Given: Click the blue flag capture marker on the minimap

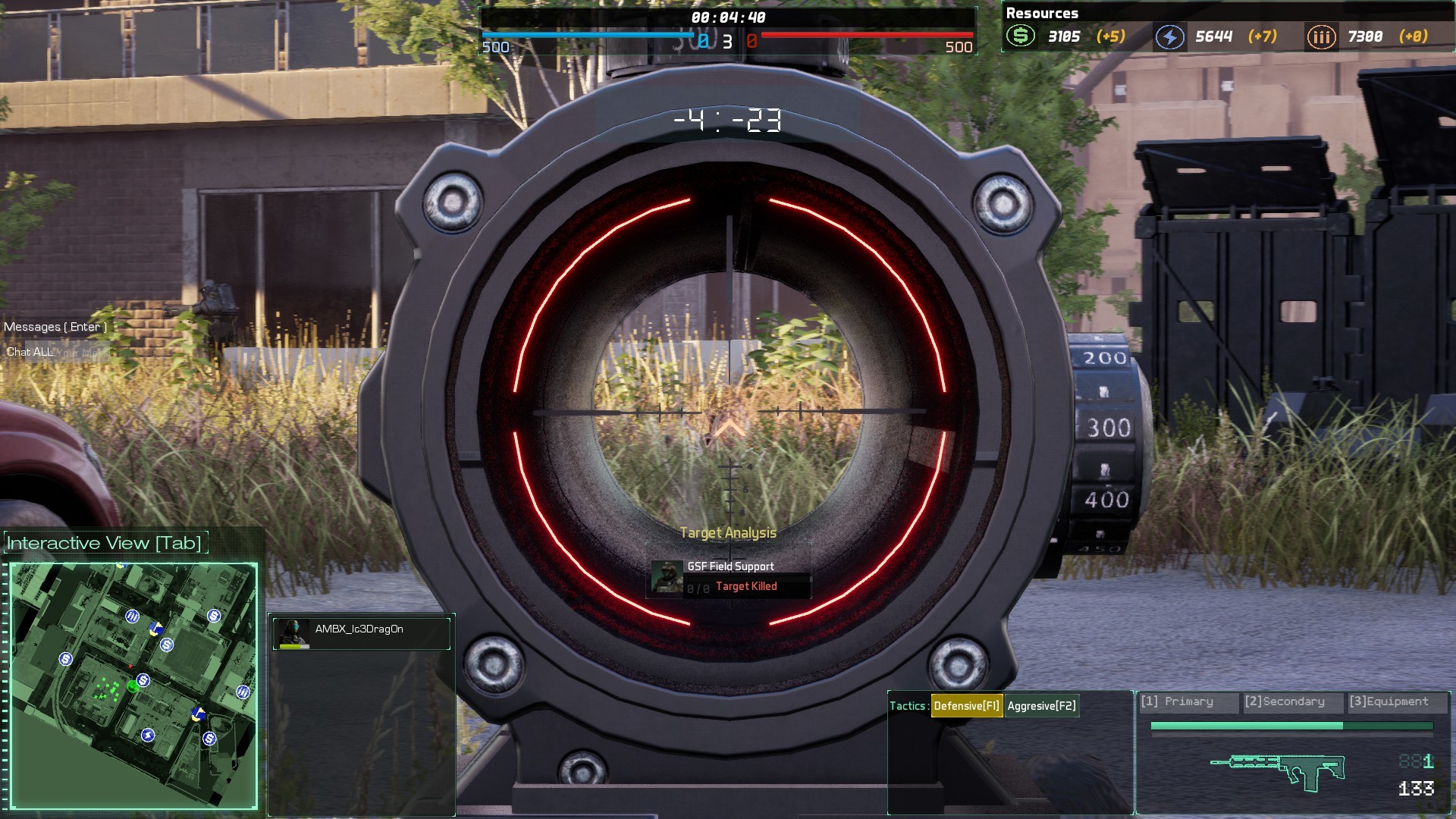Looking at the screenshot, I should pyautogui.click(x=156, y=629).
